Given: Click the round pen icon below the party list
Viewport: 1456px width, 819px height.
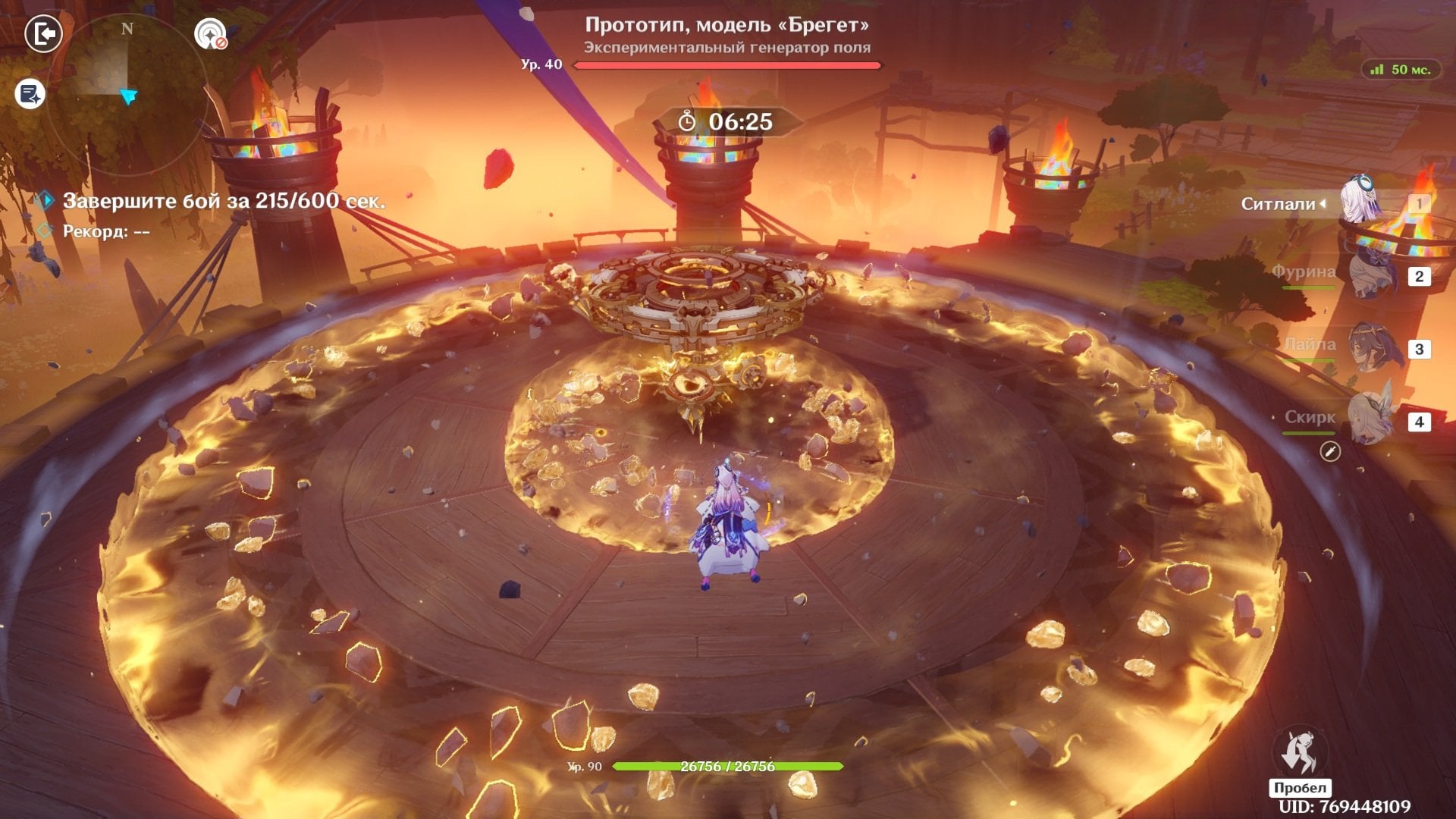Looking at the screenshot, I should [1330, 452].
